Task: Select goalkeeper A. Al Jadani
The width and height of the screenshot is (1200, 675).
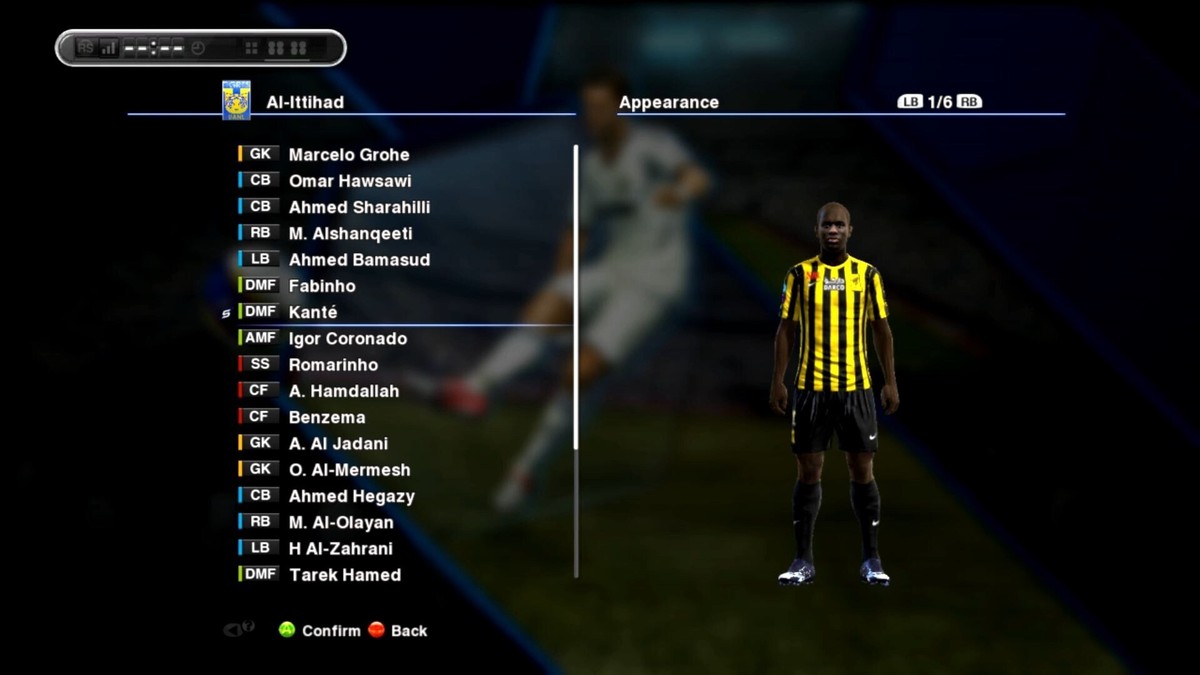Action: coord(338,444)
